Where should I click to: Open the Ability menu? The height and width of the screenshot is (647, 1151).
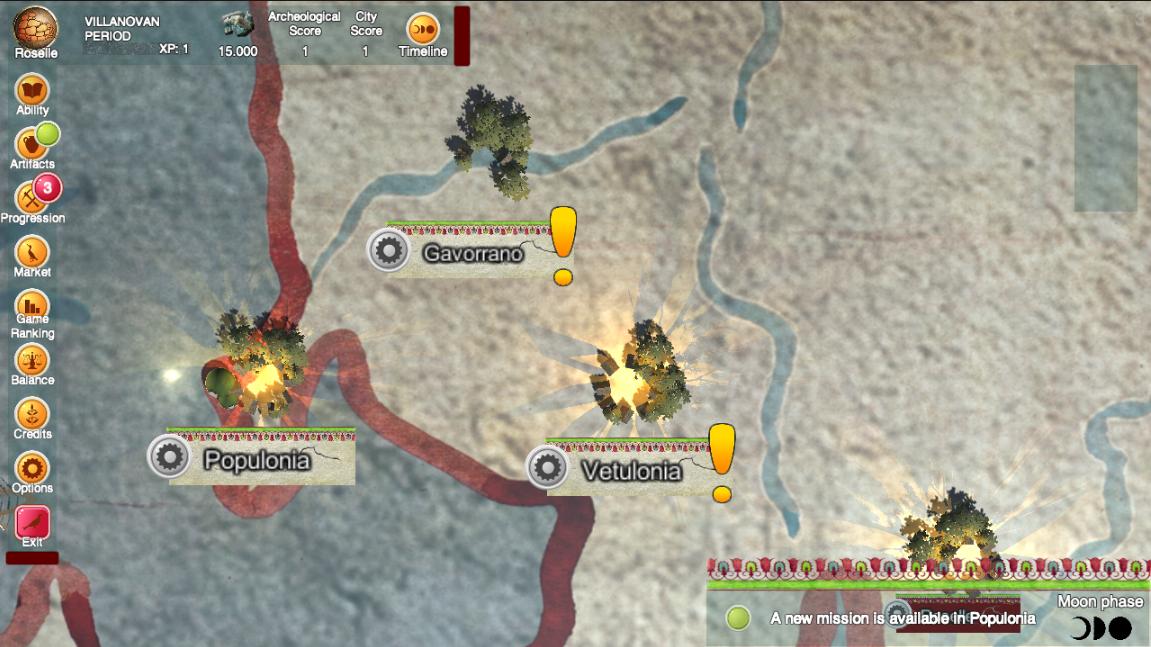click(32, 91)
